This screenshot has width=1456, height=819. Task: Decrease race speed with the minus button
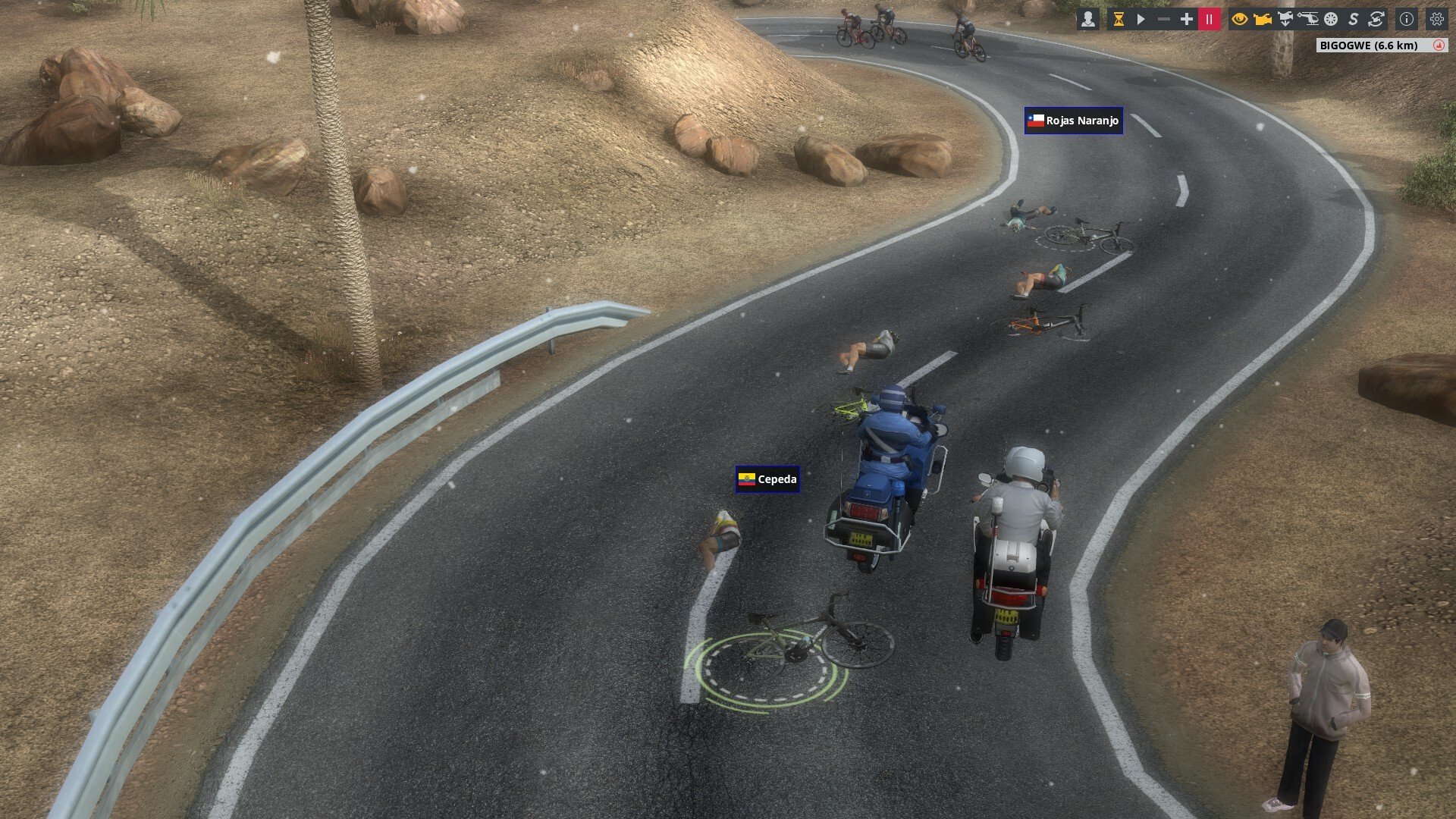click(x=1164, y=20)
